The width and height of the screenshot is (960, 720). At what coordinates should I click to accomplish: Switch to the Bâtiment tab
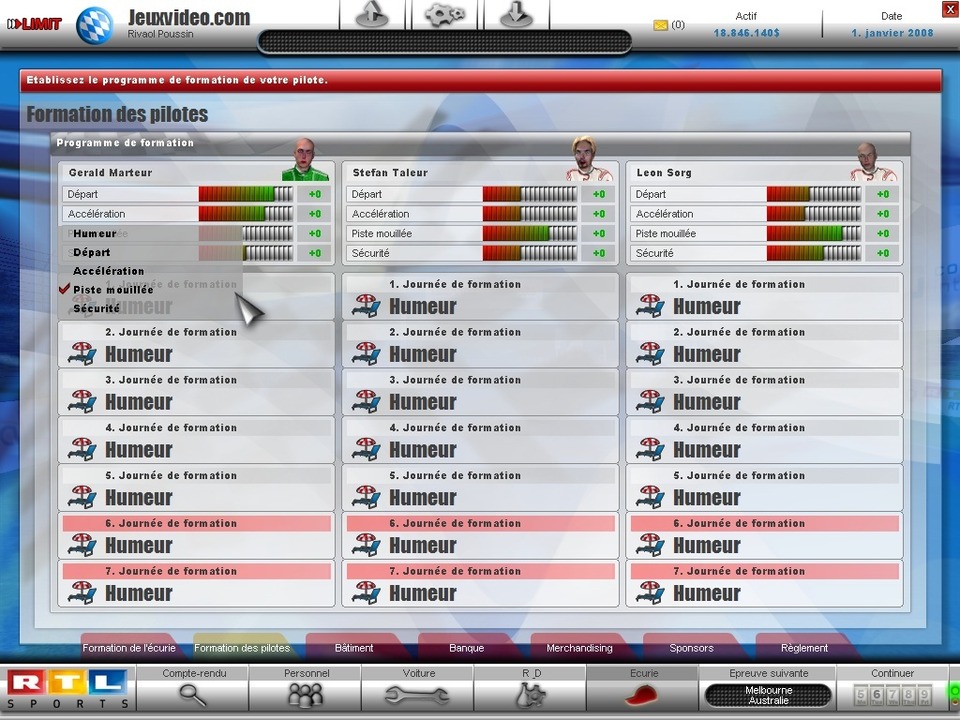354,648
